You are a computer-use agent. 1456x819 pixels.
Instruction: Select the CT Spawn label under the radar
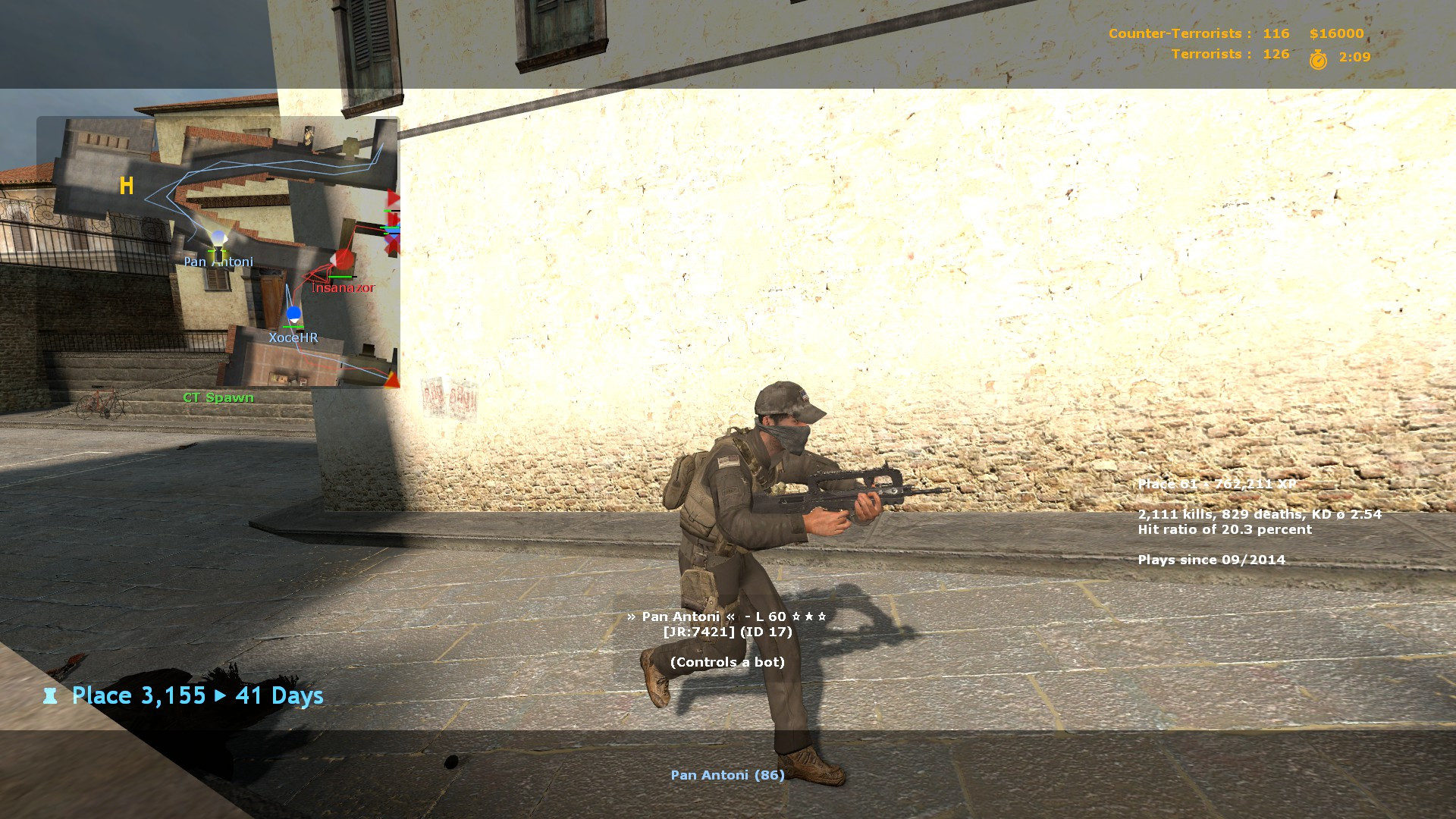(x=218, y=397)
